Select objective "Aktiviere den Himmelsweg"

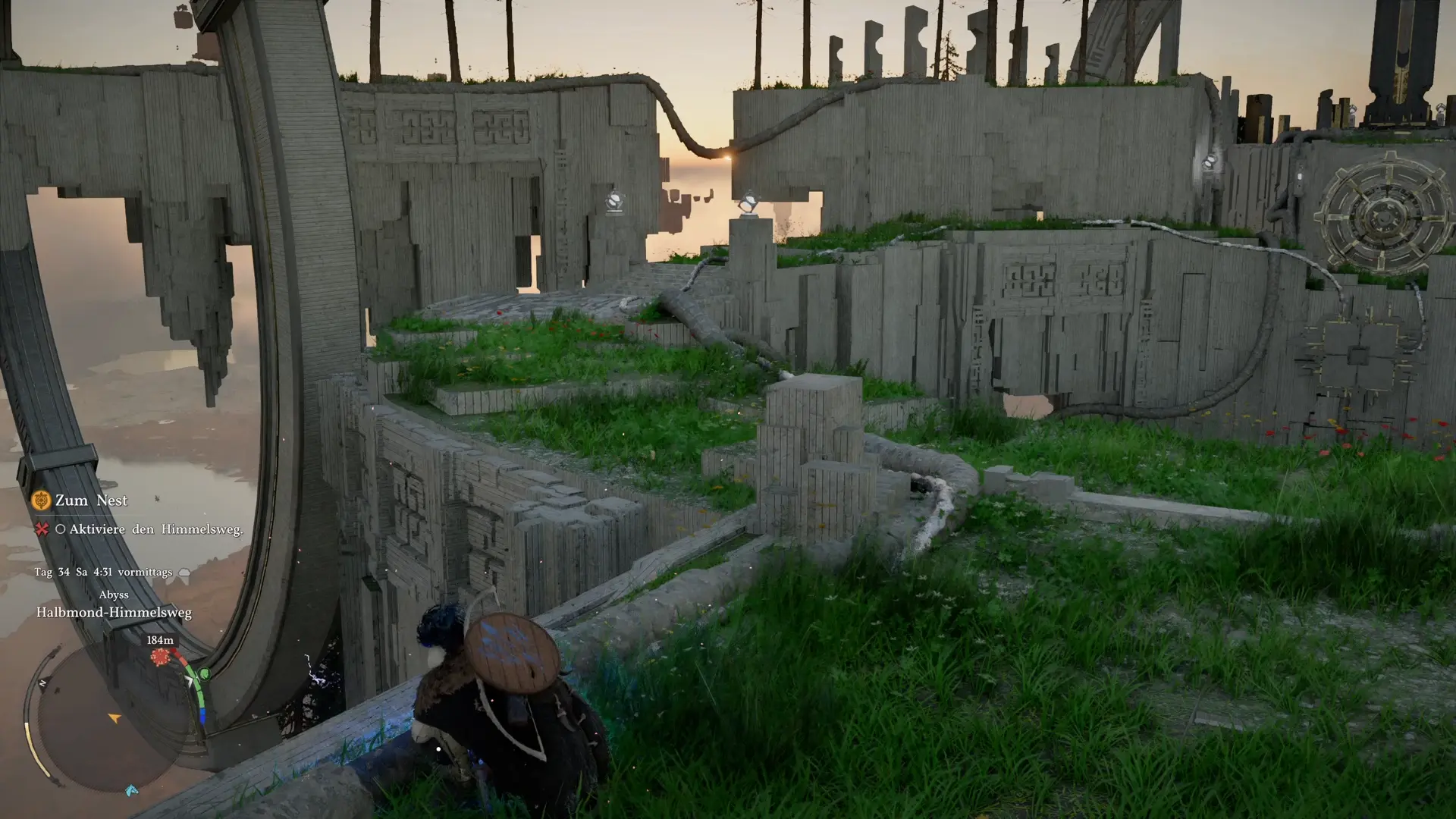(155, 529)
